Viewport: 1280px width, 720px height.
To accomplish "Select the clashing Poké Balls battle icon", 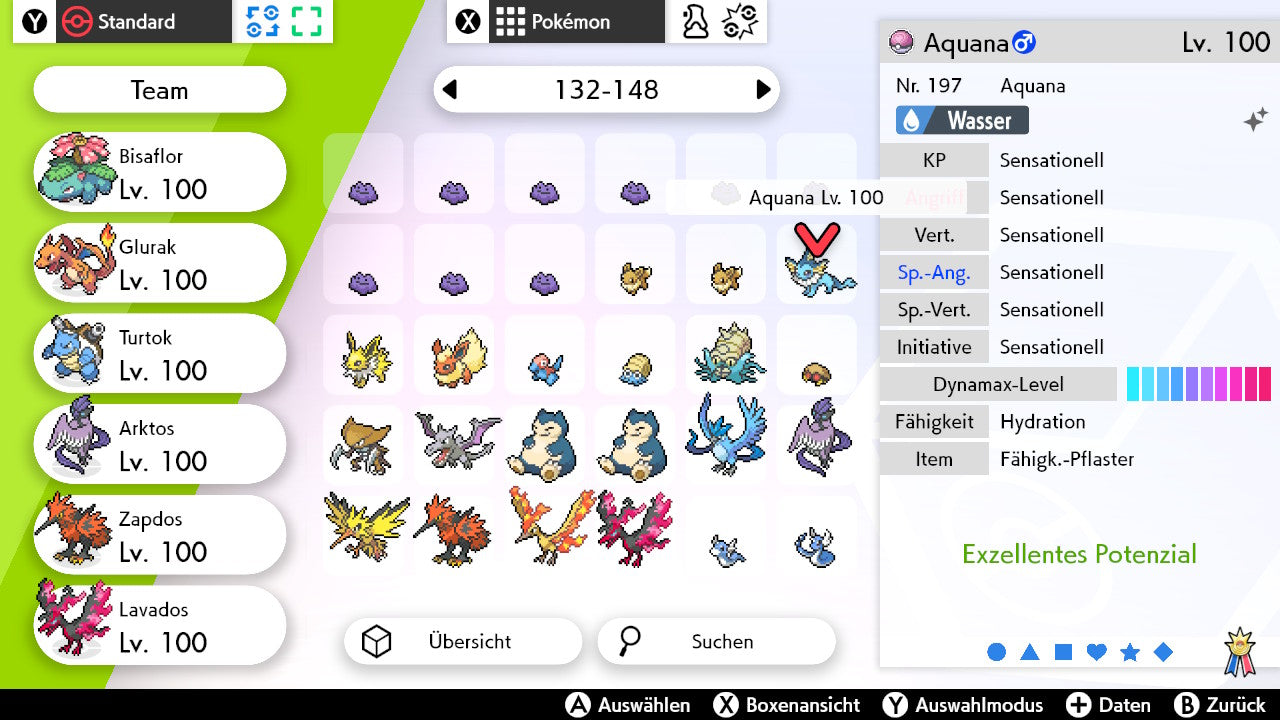I will 740,23.
